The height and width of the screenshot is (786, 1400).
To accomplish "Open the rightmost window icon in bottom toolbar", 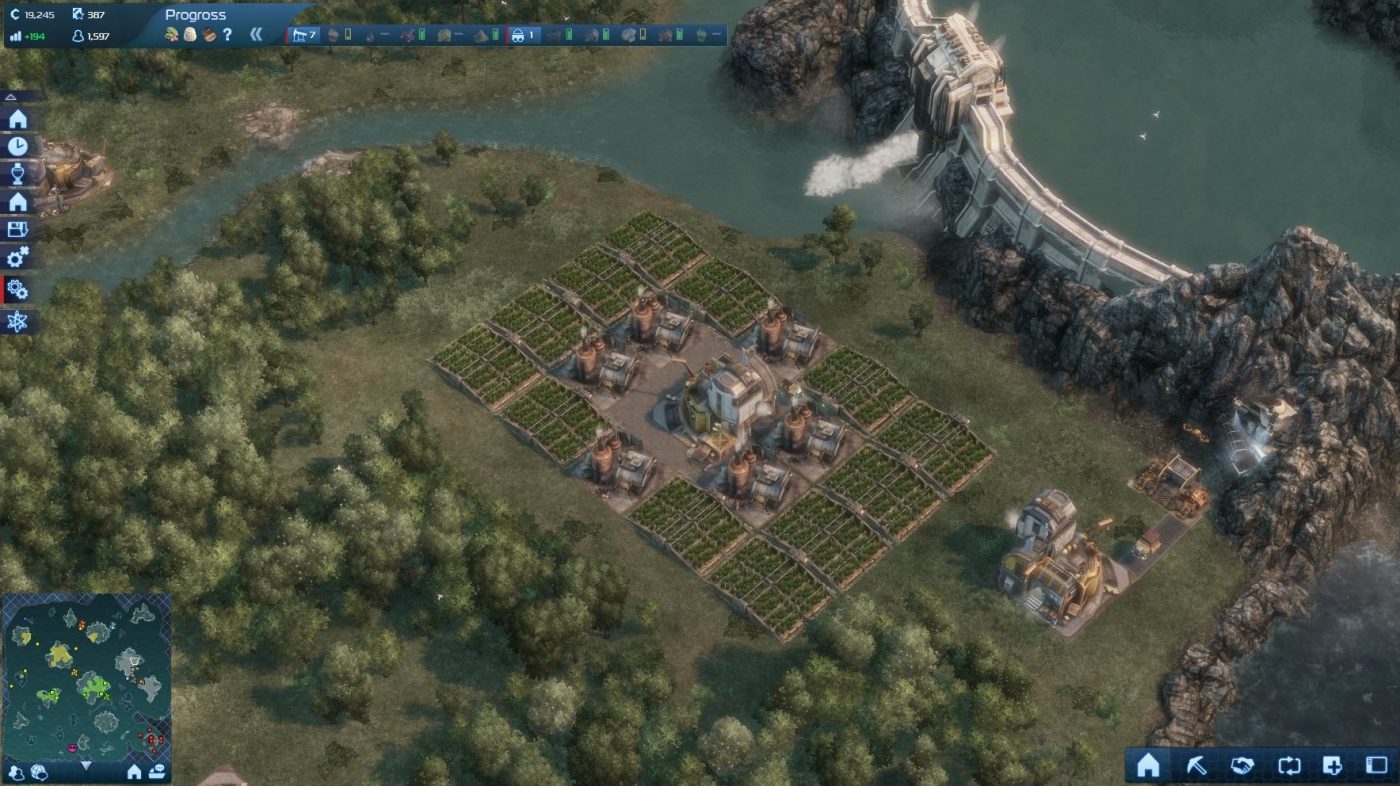I will 1376,764.
